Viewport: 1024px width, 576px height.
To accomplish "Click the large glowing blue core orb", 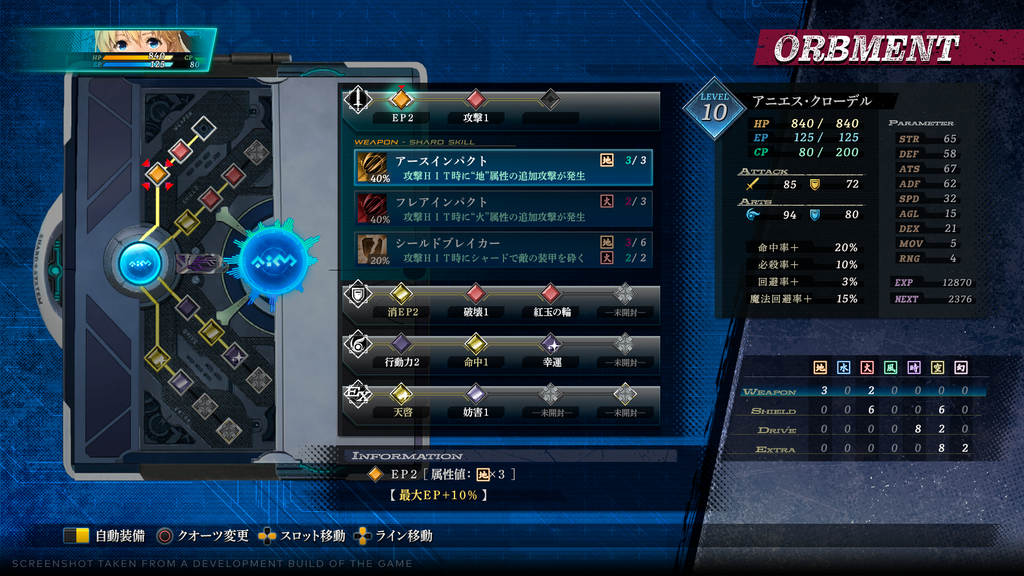I will click(x=272, y=263).
